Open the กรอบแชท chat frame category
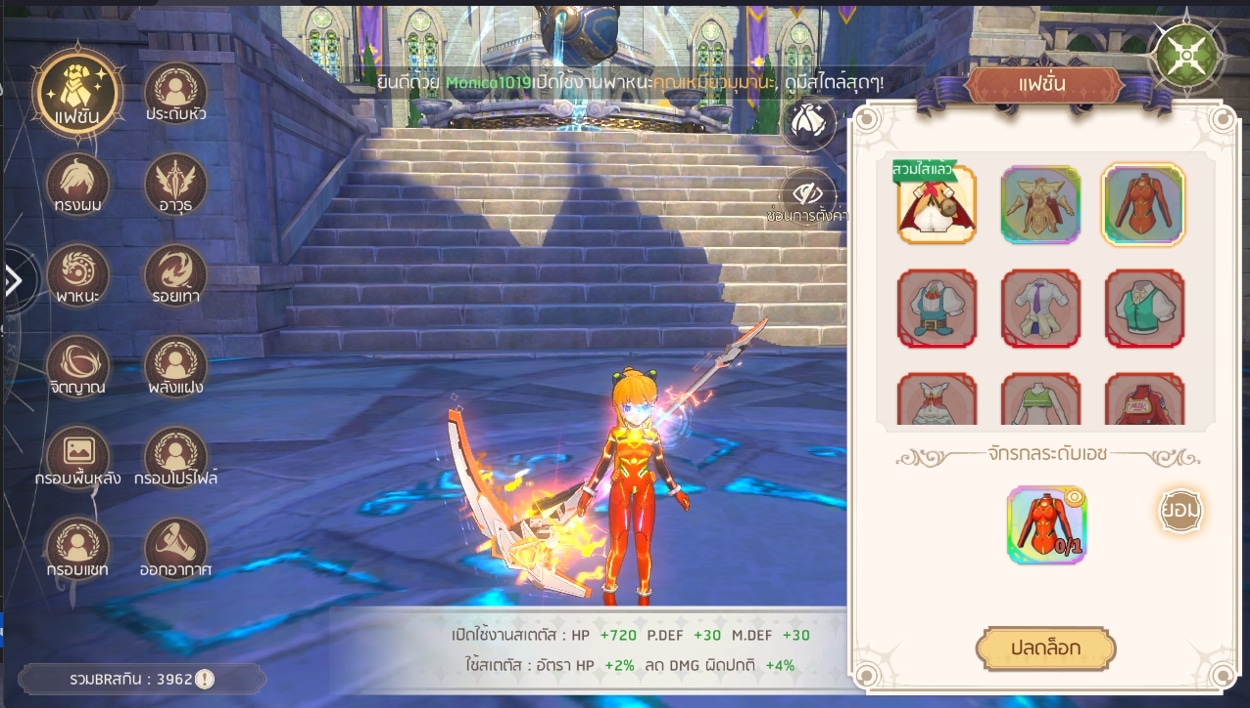 [77, 549]
